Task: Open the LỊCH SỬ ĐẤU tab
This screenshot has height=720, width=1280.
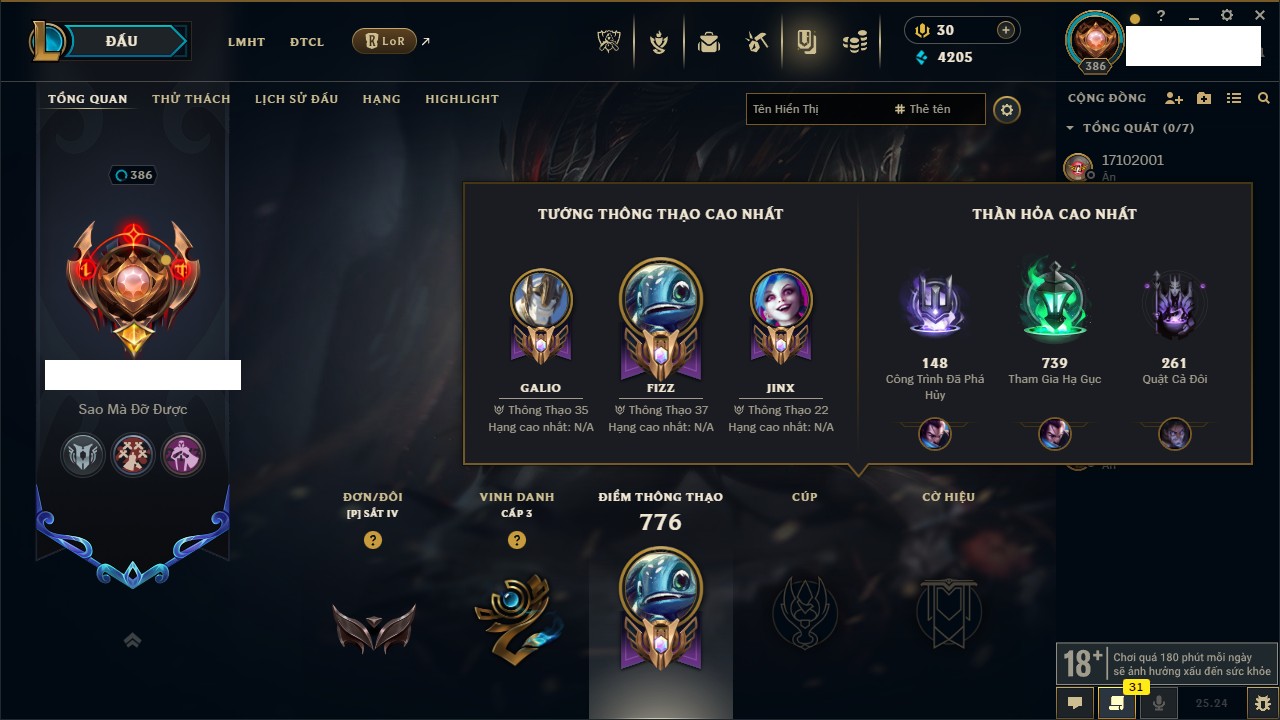Action: [x=296, y=99]
